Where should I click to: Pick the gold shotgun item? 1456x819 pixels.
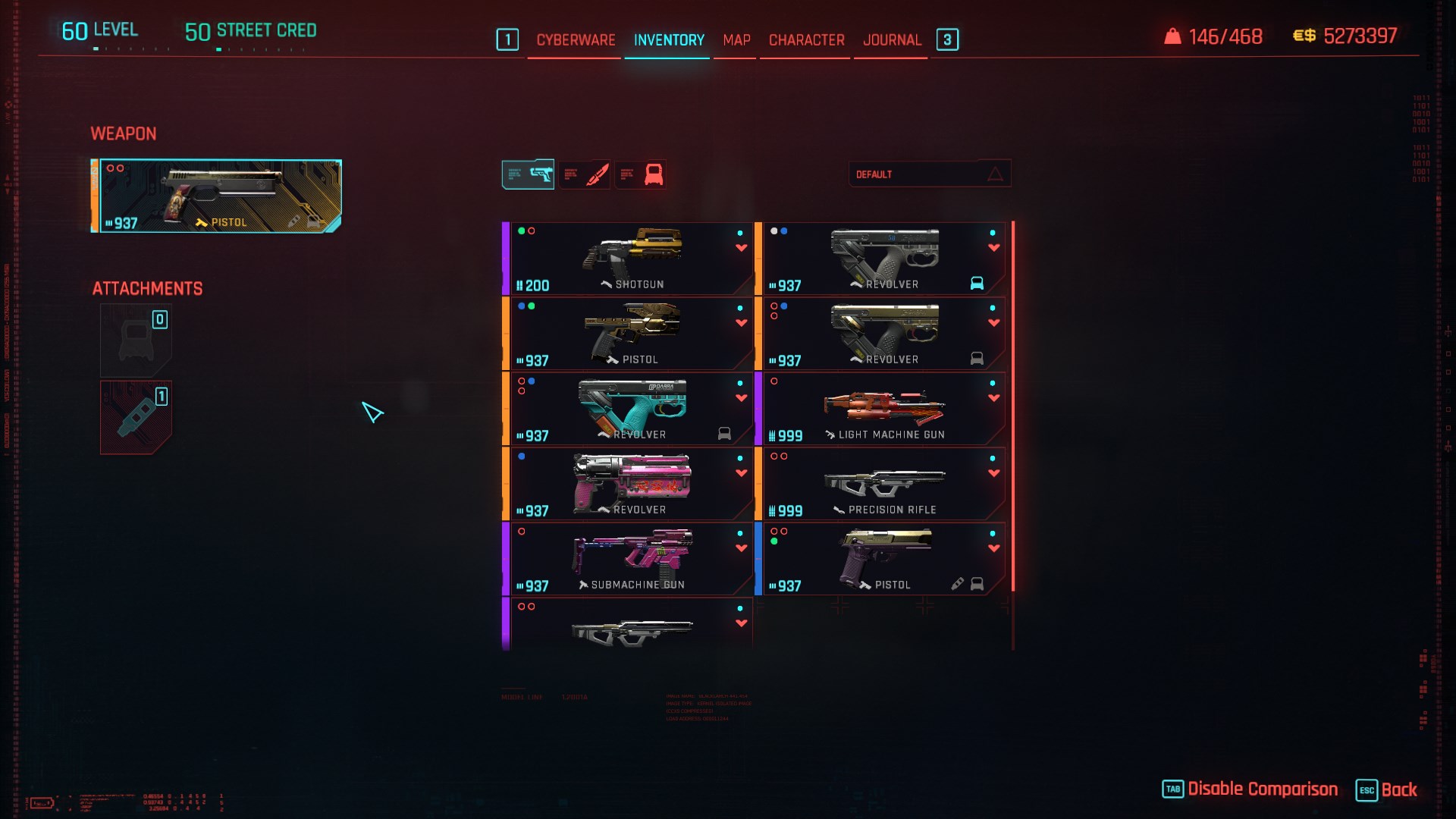click(629, 259)
